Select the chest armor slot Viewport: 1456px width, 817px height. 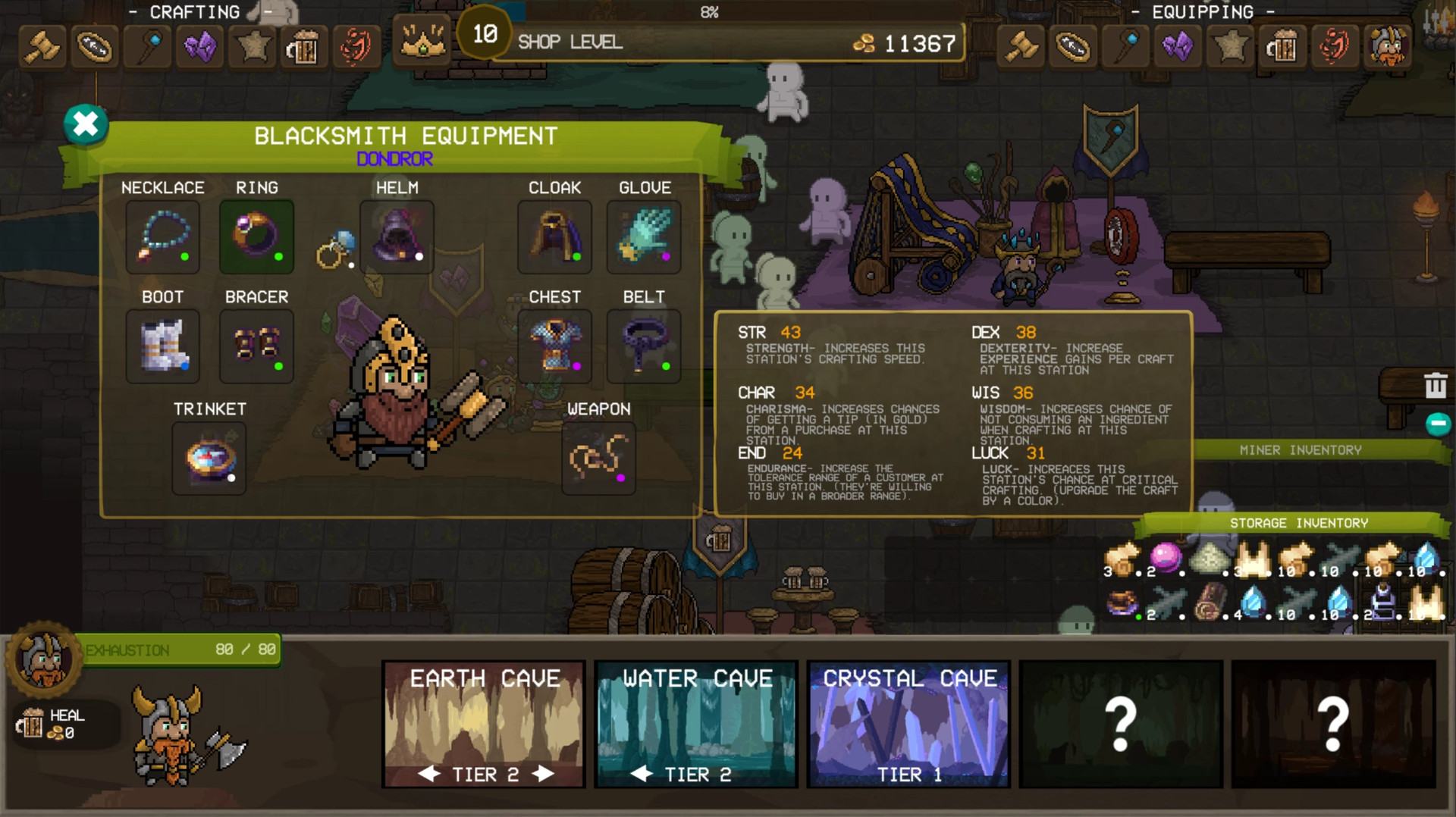coord(554,346)
